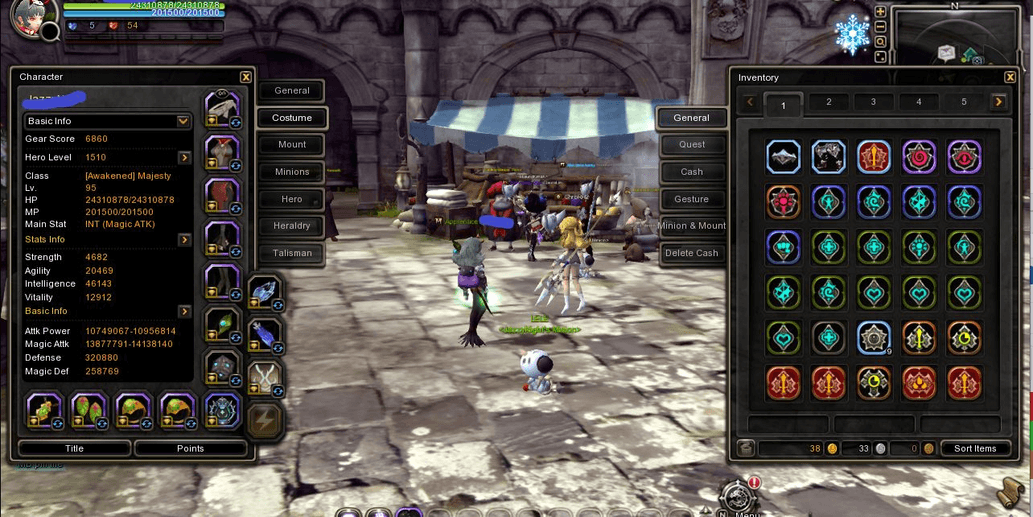The width and height of the screenshot is (1033, 517).
Task: Close the Inventory window
Action: pos(1010,77)
